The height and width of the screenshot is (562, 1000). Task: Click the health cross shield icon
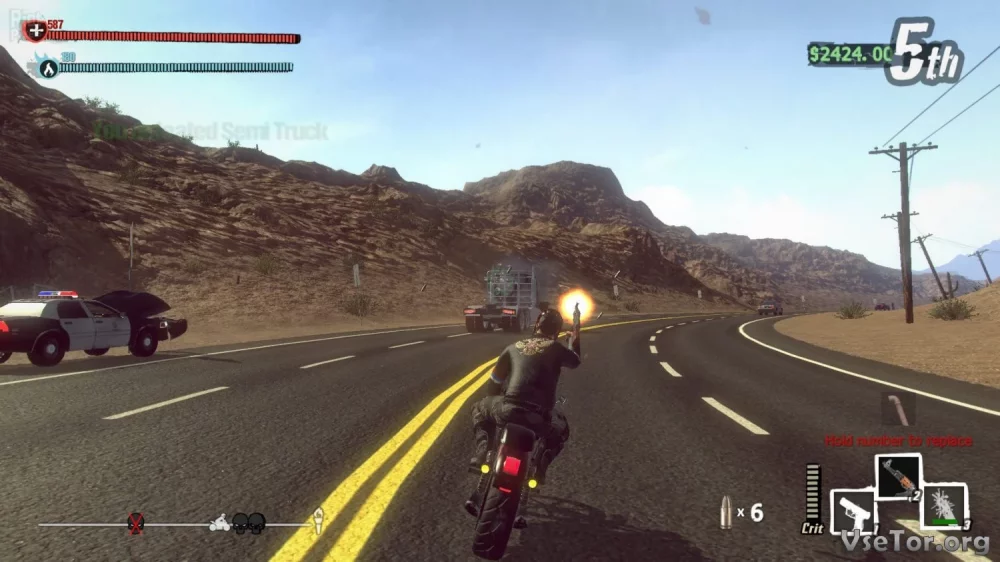point(36,31)
